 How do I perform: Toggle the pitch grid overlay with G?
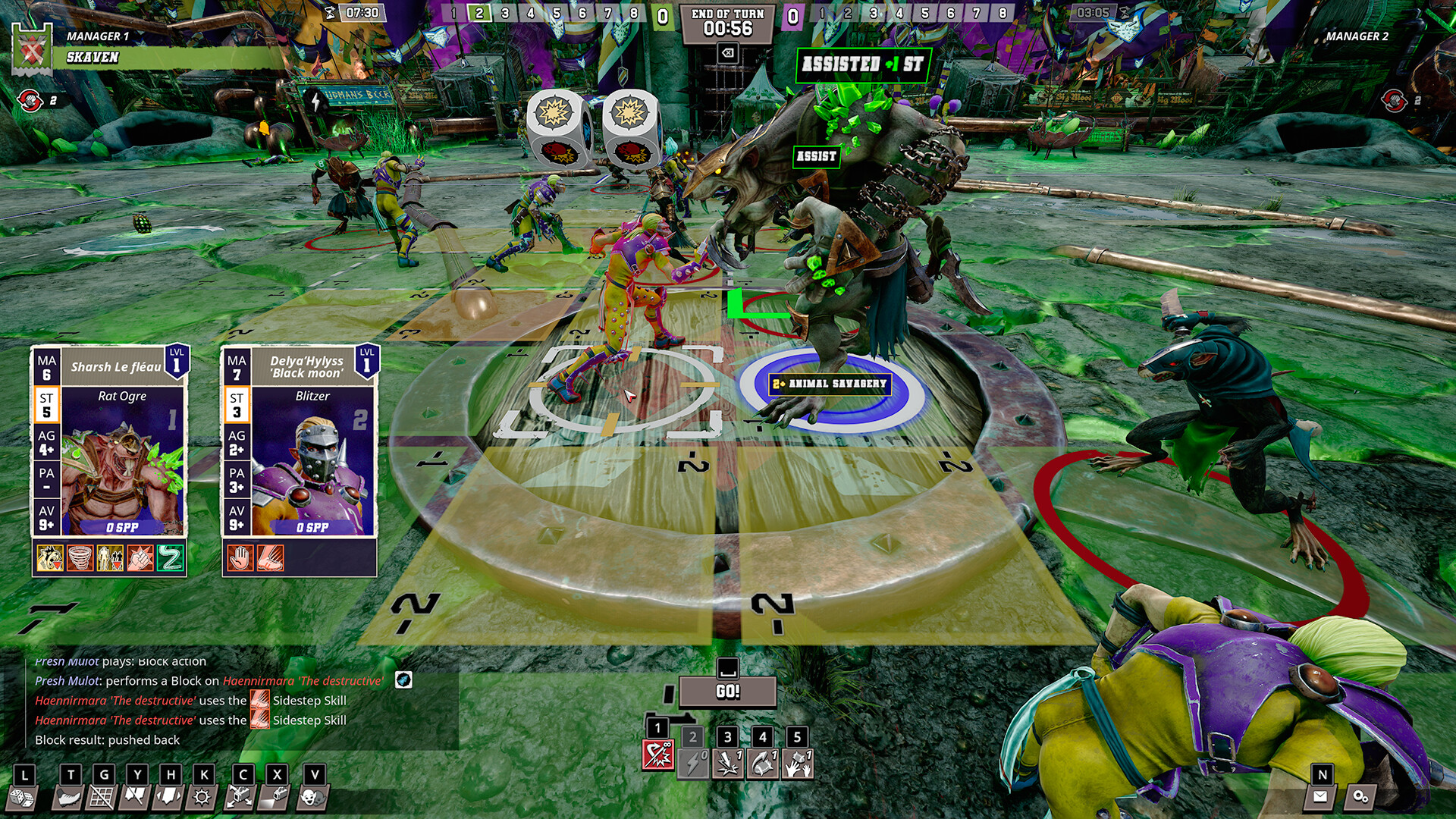click(x=103, y=798)
